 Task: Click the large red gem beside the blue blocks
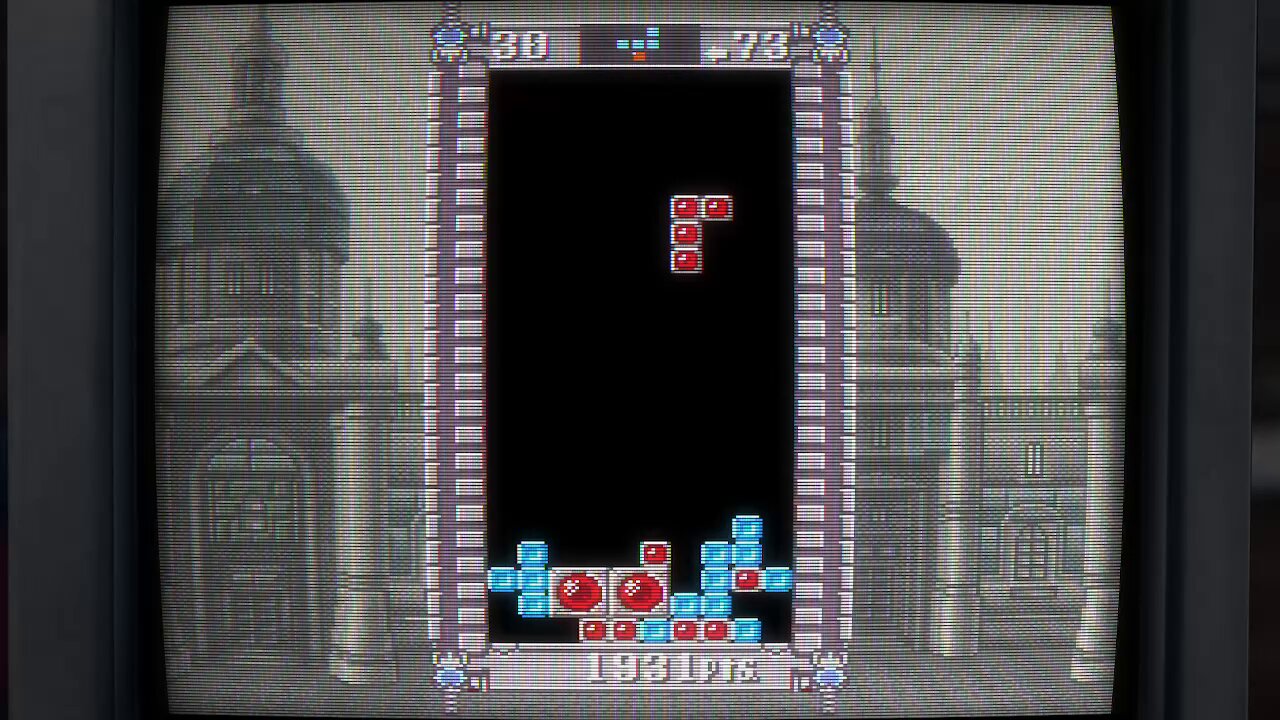click(640, 588)
